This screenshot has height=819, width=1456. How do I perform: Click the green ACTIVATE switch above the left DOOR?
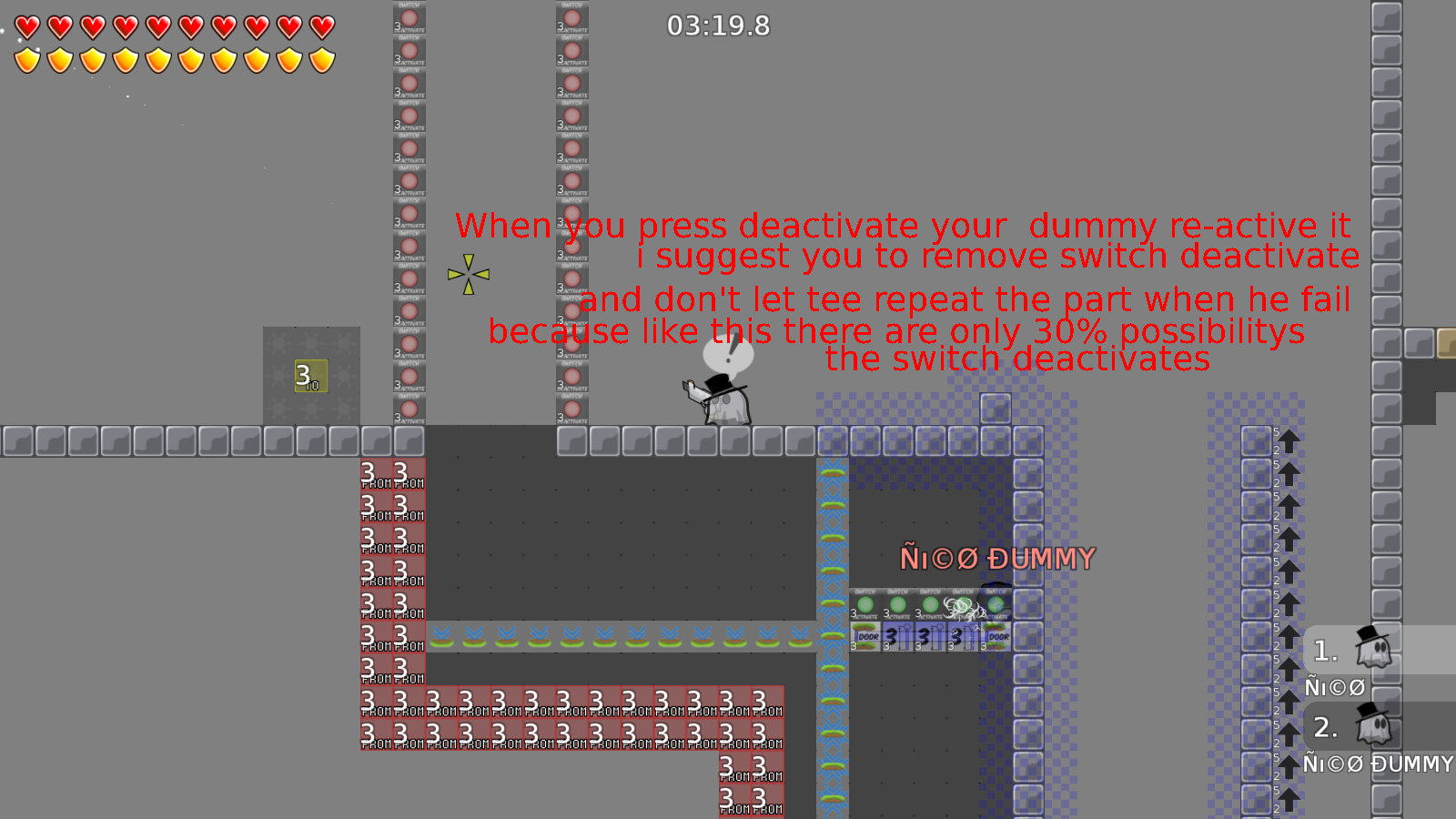coord(865,603)
